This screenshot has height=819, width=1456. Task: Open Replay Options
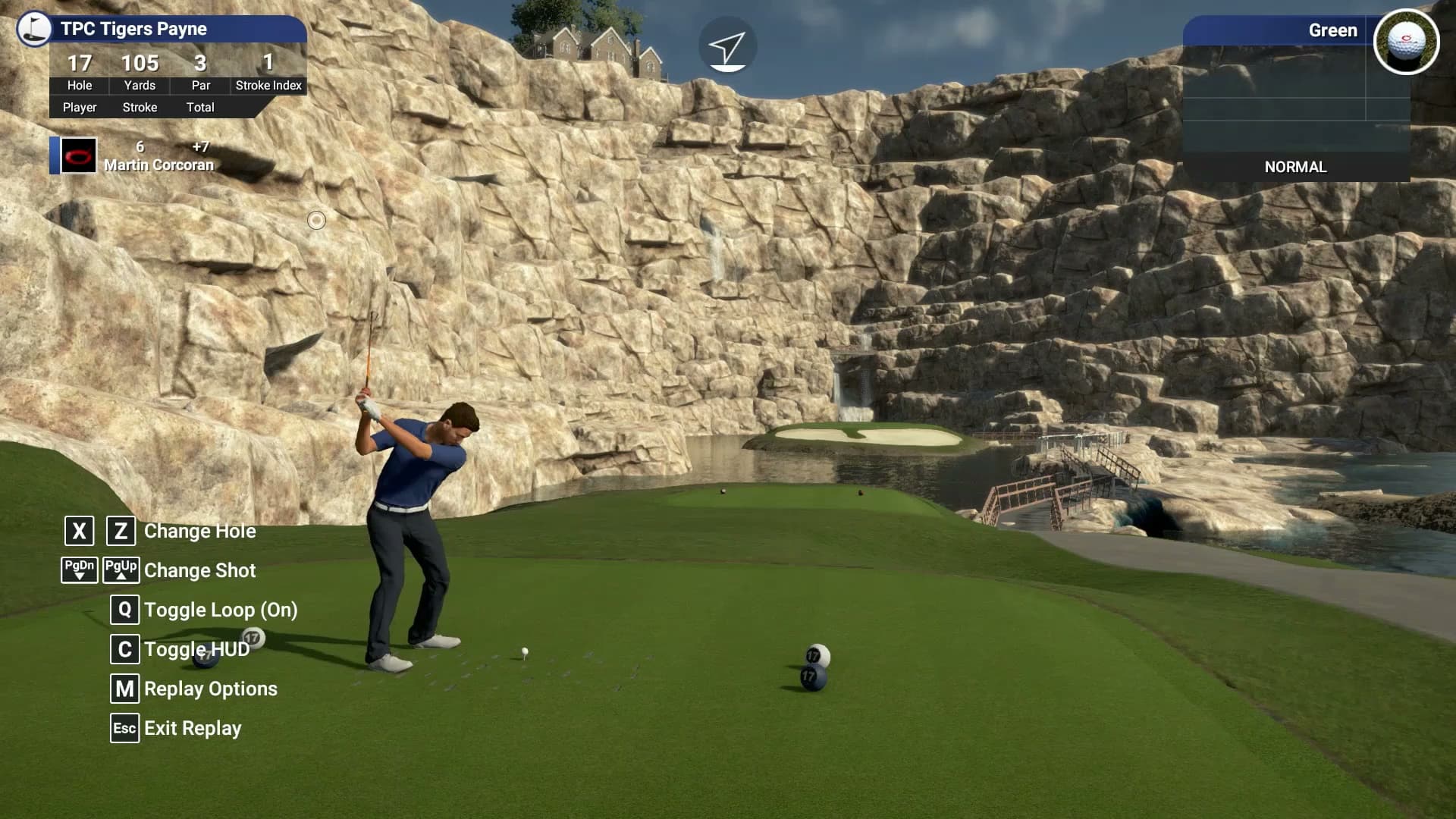coord(212,689)
